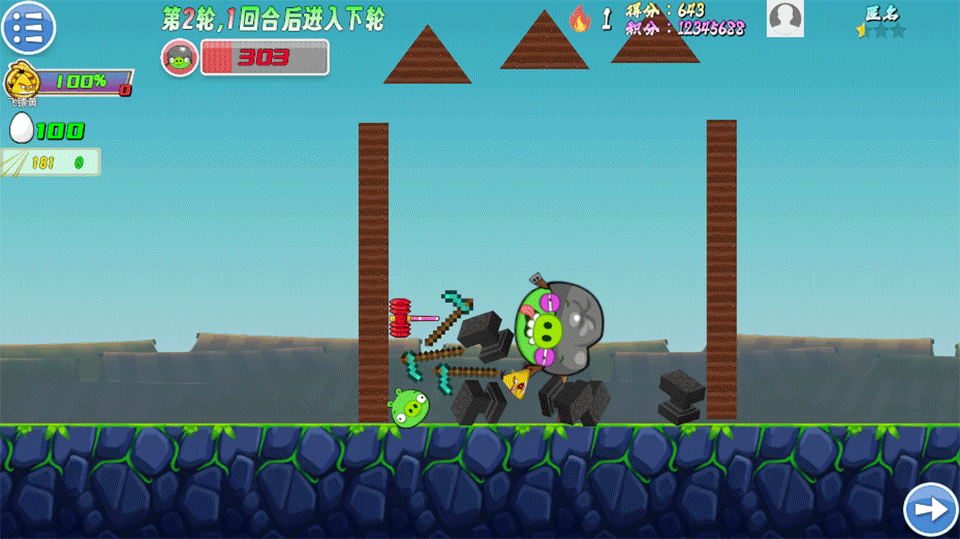Click the white egg icon
Viewport: 960px width, 539px height.
tap(21, 129)
